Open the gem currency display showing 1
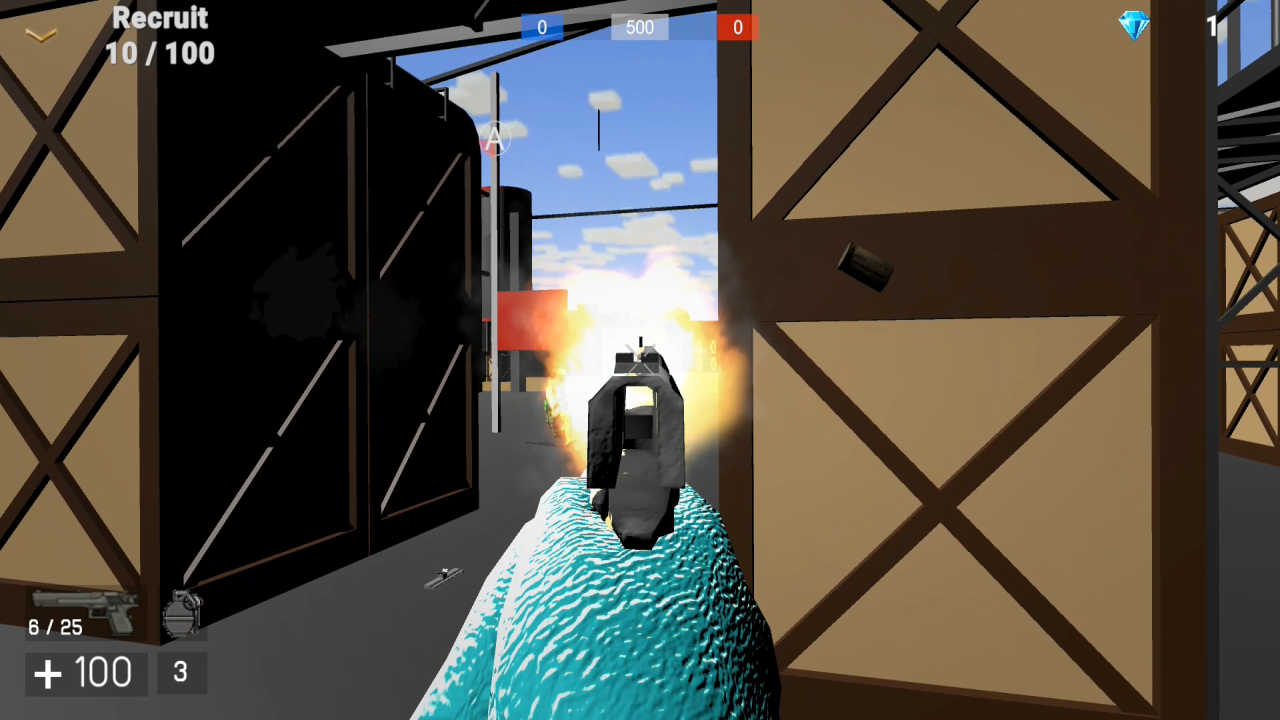Image resolution: width=1280 pixels, height=720 pixels. coord(1211,27)
